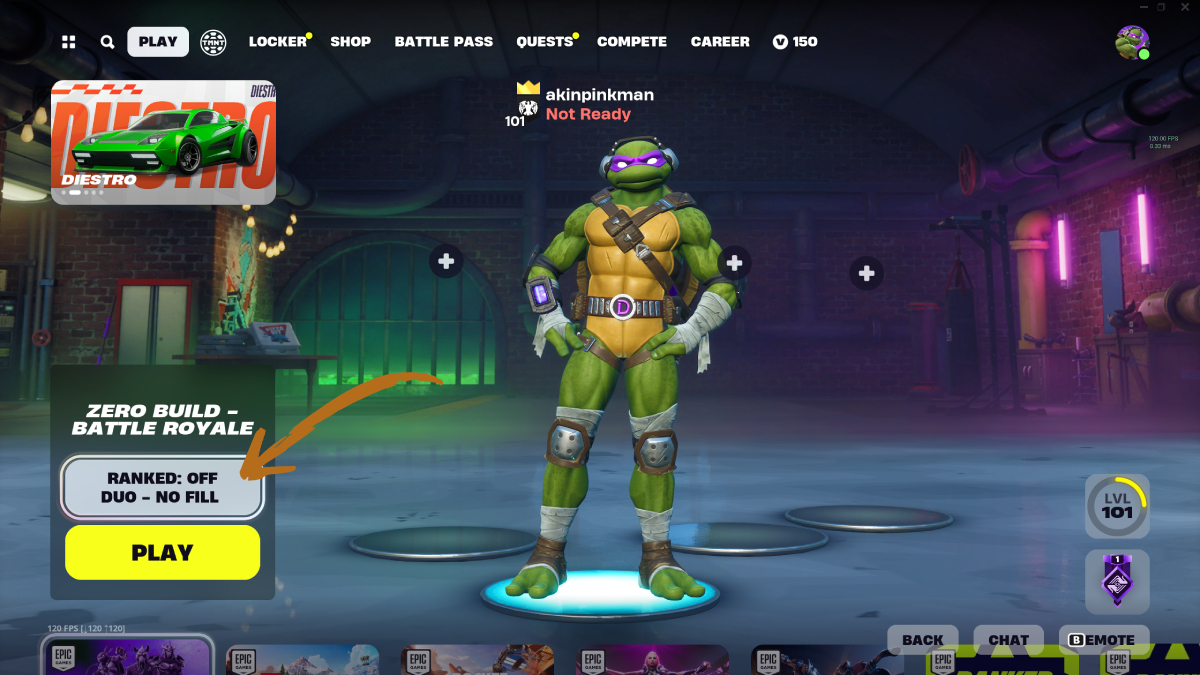The image size is (1200, 675).
Task: Open the Chat panel
Action: (x=1008, y=640)
